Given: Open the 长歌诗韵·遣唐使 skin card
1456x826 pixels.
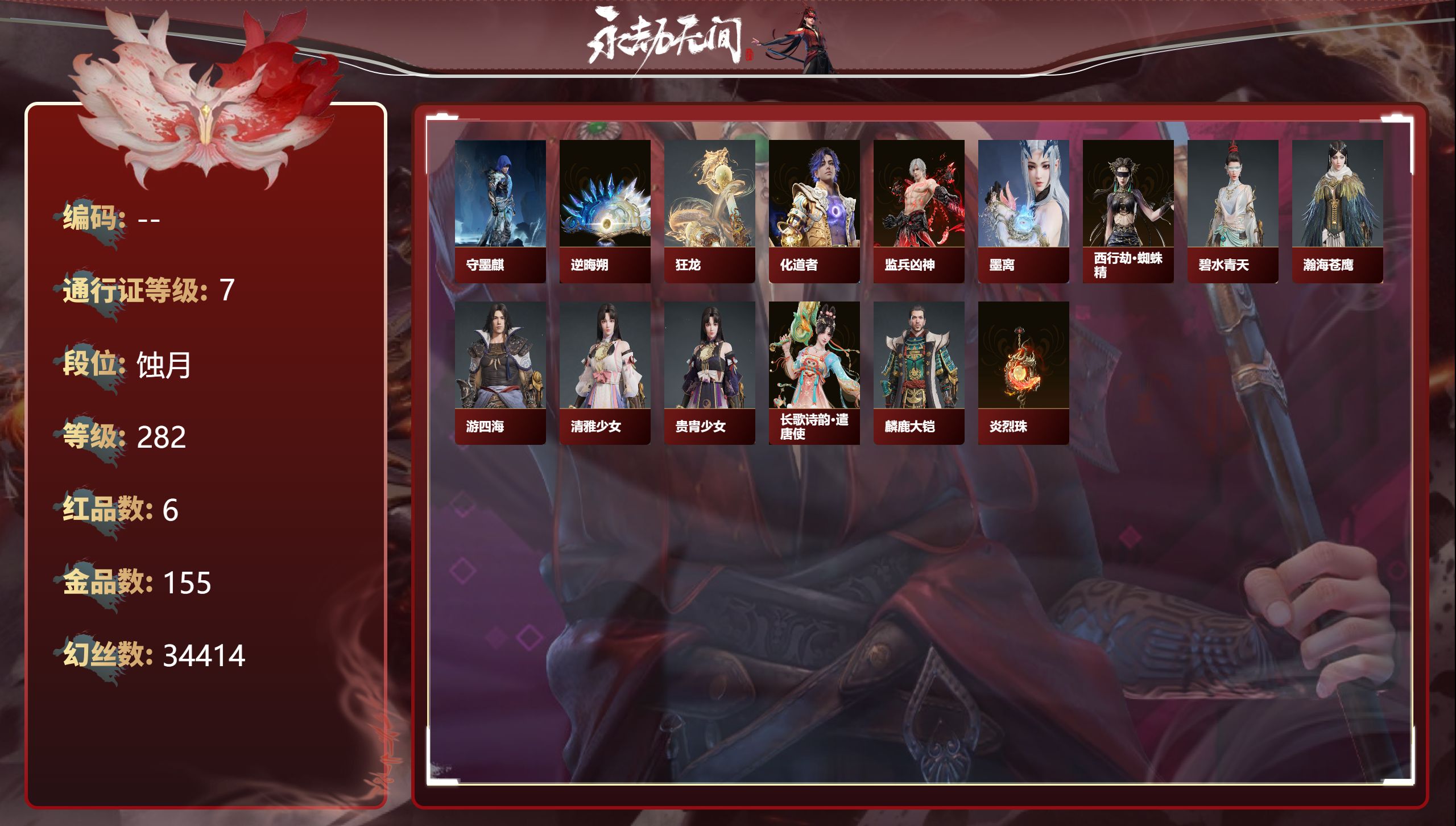Looking at the screenshot, I should 814,373.
